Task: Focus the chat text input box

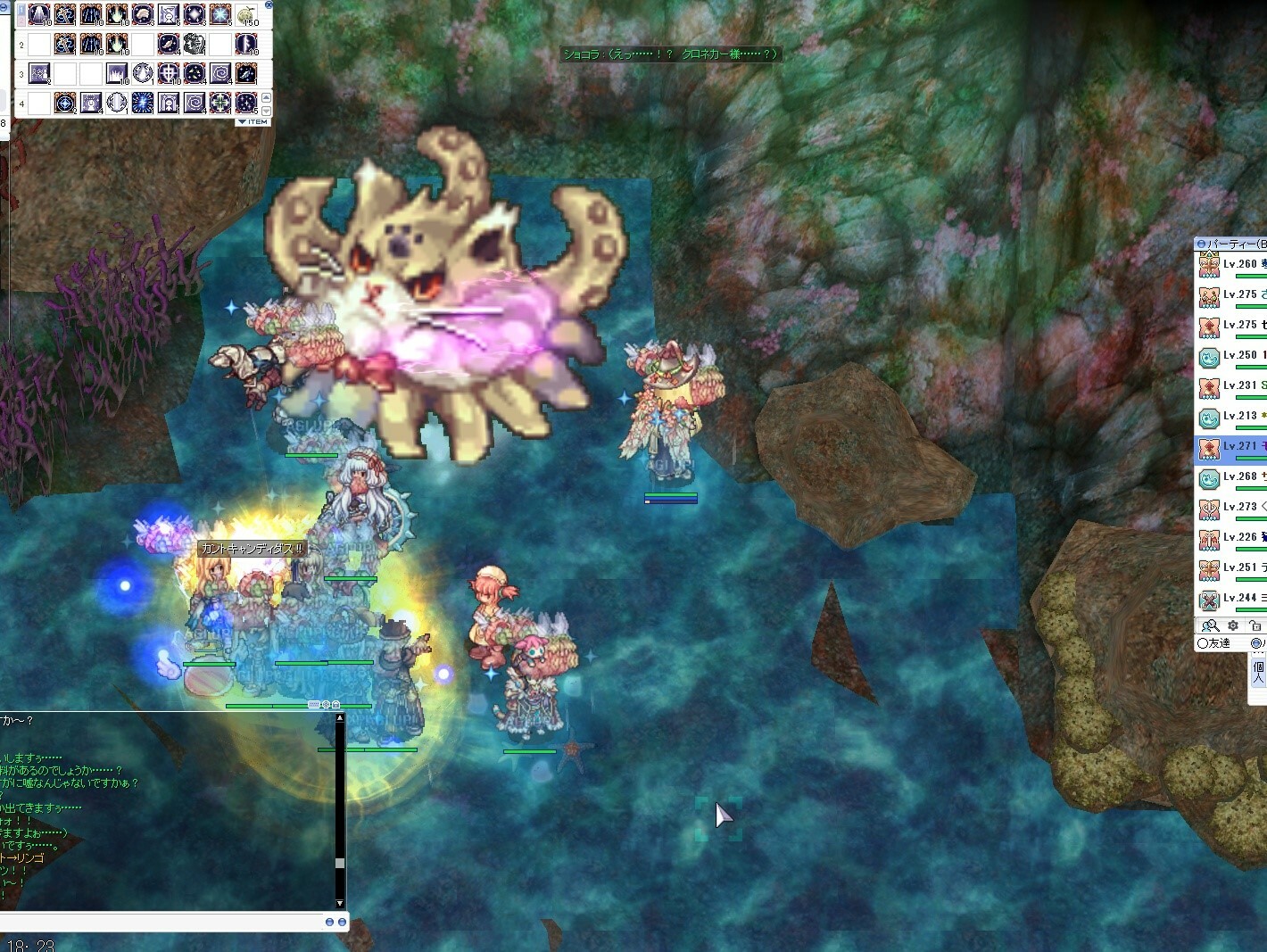Action: pyautogui.click(x=161, y=922)
